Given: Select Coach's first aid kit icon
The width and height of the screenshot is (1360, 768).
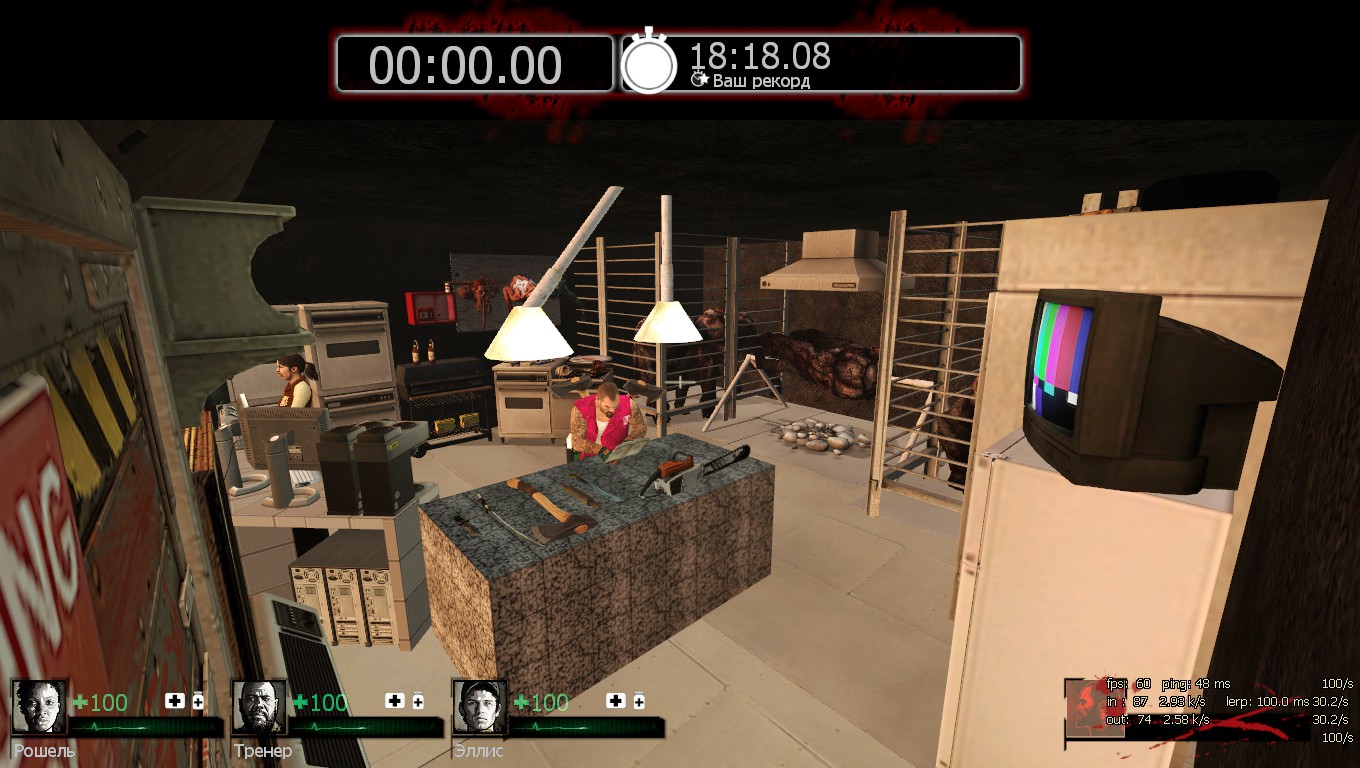Looking at the screenshot, I should [395, 701].
